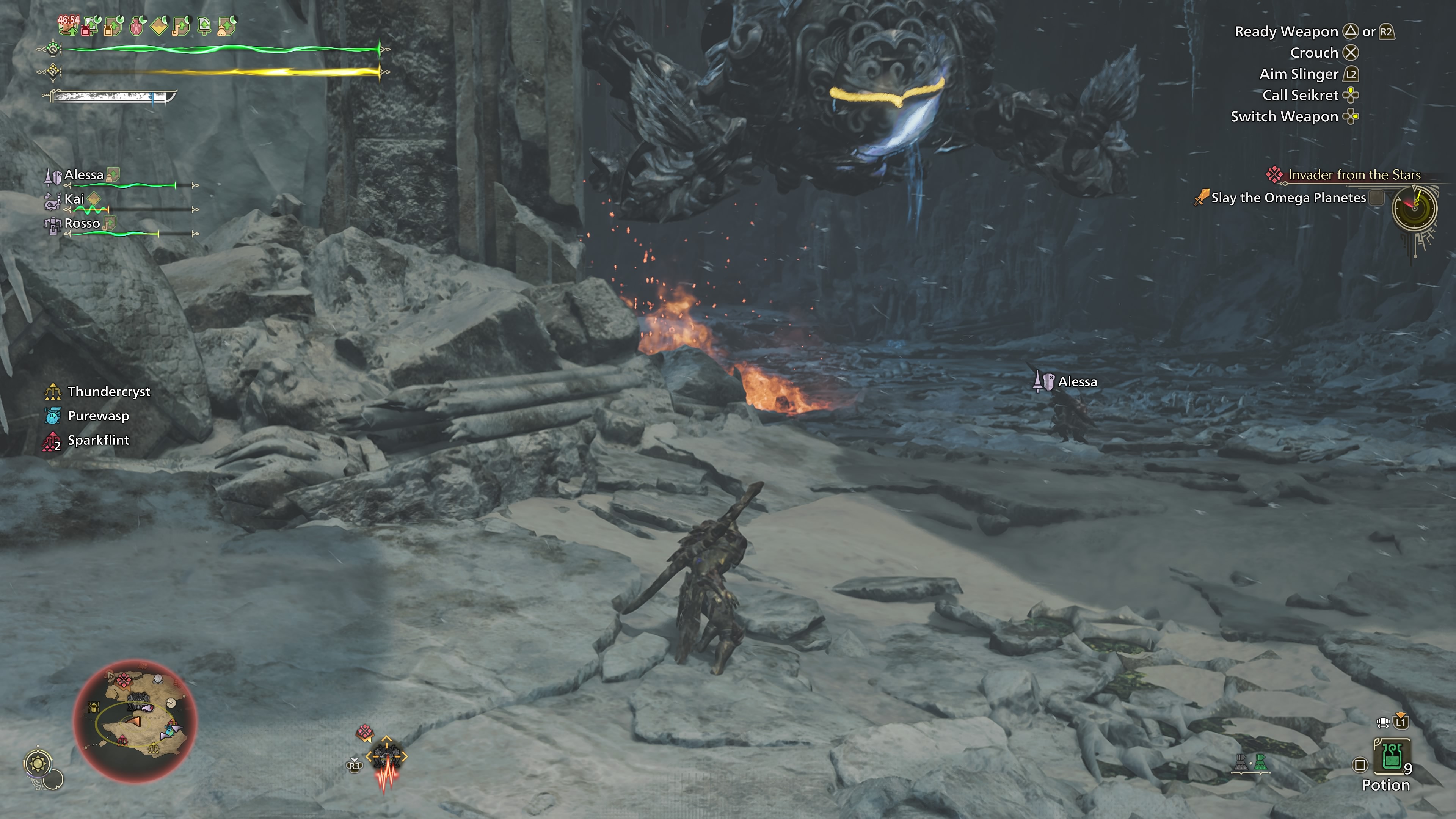1456x819 pixels.
Task: Pick Rosso from the party list
Action: (x=82, y=224)
